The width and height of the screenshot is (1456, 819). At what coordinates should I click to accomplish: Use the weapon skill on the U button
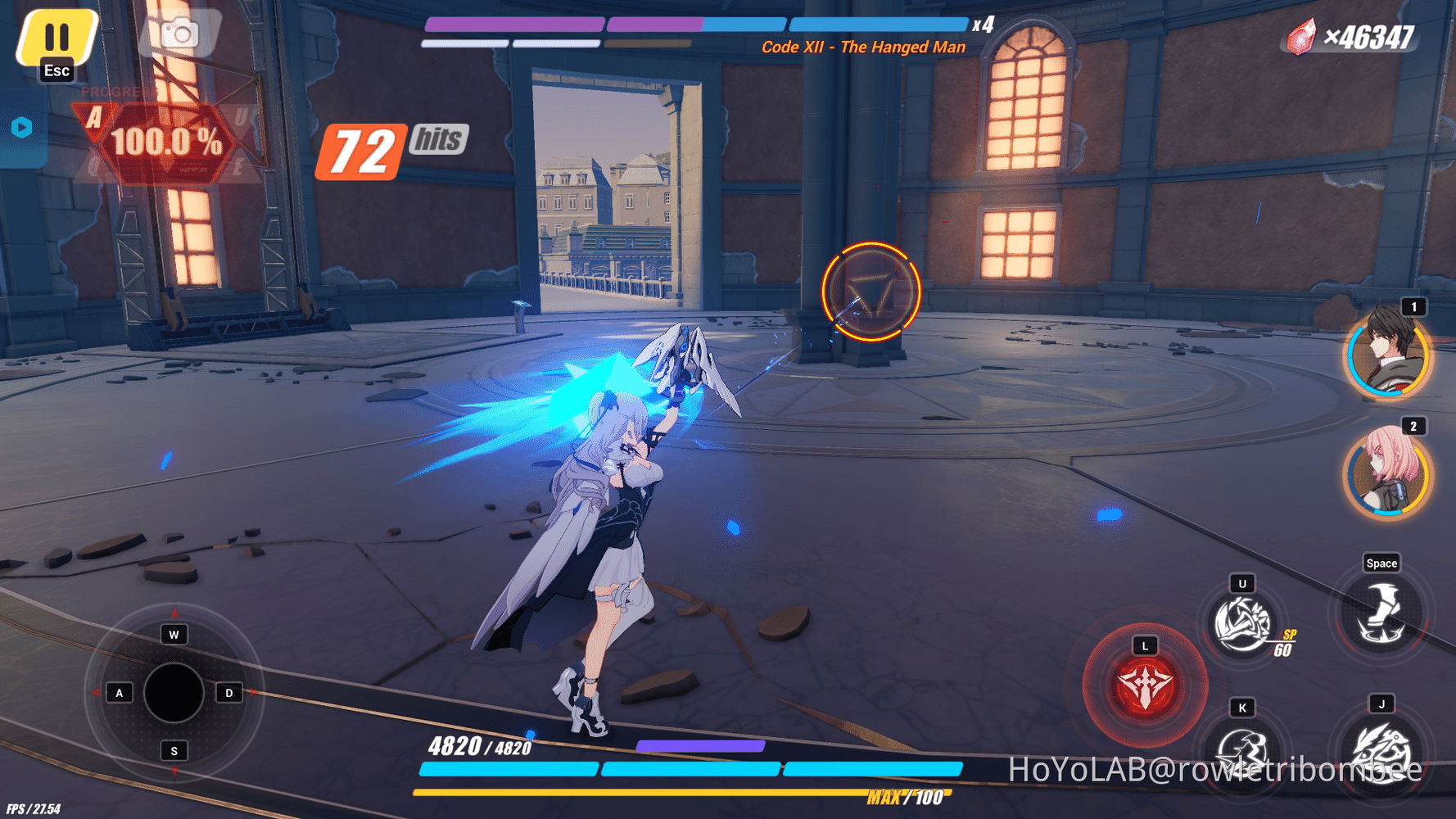click(x=1241, y=624)
